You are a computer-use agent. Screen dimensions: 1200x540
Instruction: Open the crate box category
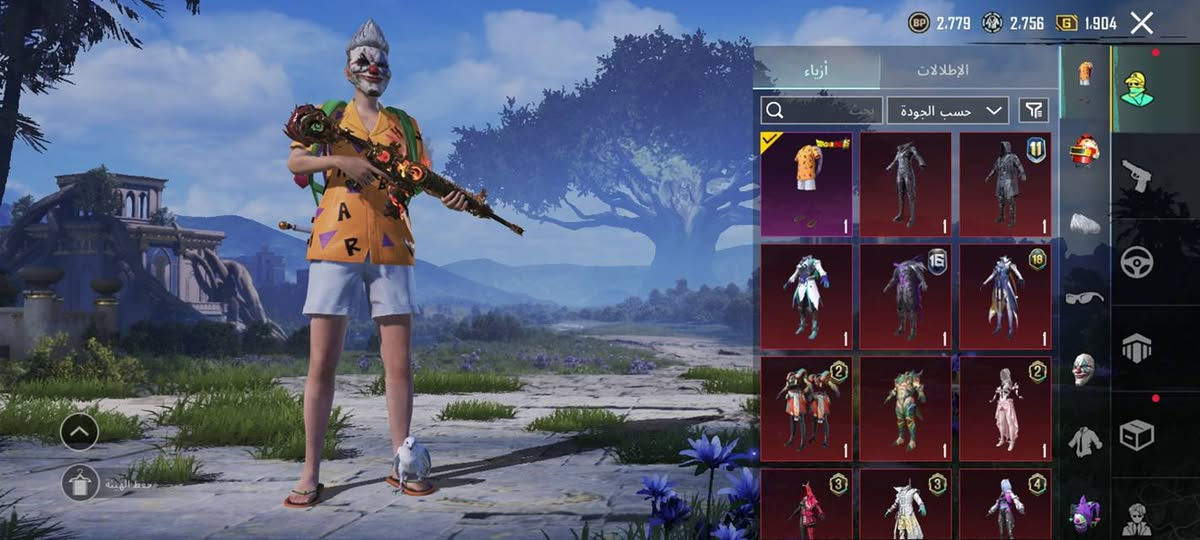click(1136, 434)
